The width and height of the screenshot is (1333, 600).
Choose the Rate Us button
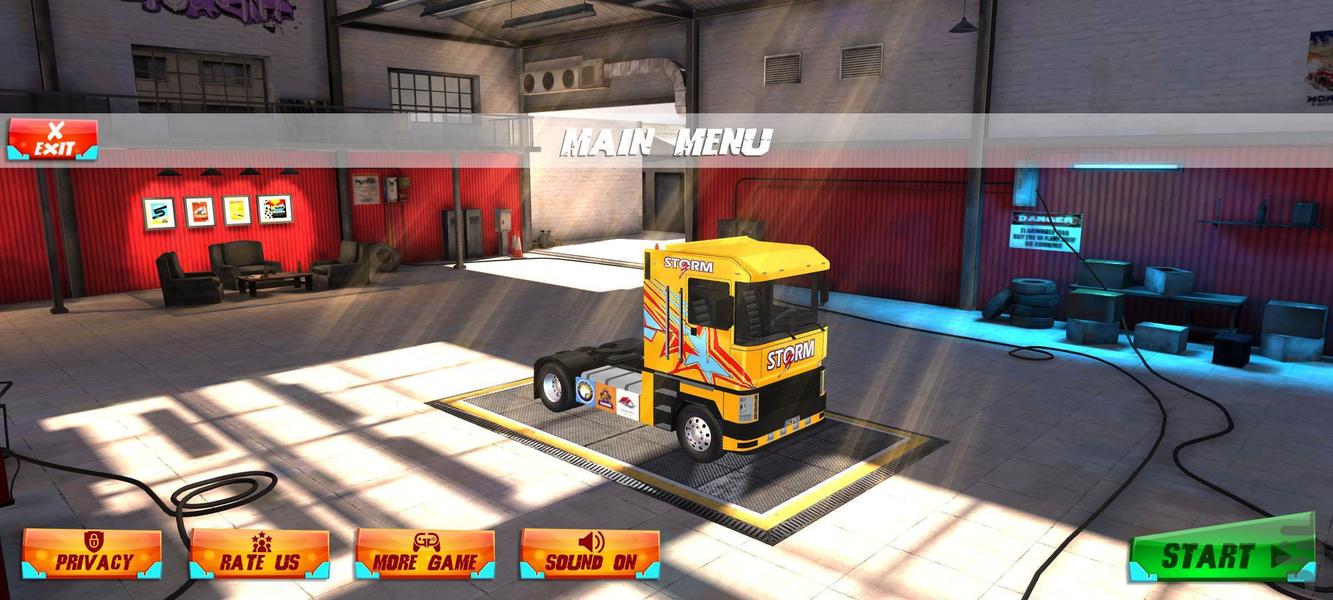[259, 554]
